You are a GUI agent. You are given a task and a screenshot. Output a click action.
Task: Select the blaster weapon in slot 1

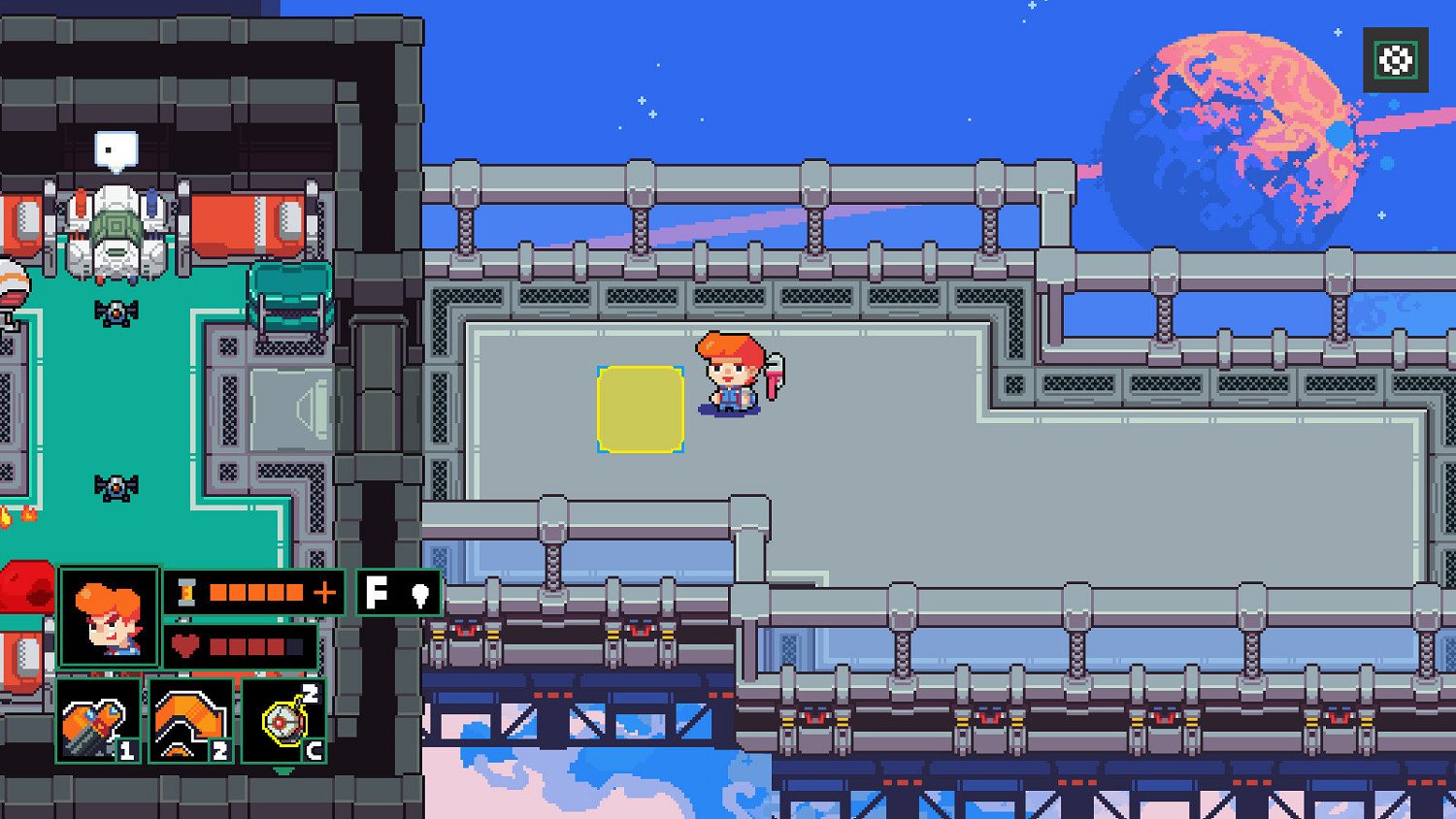(x=100, y=723)
